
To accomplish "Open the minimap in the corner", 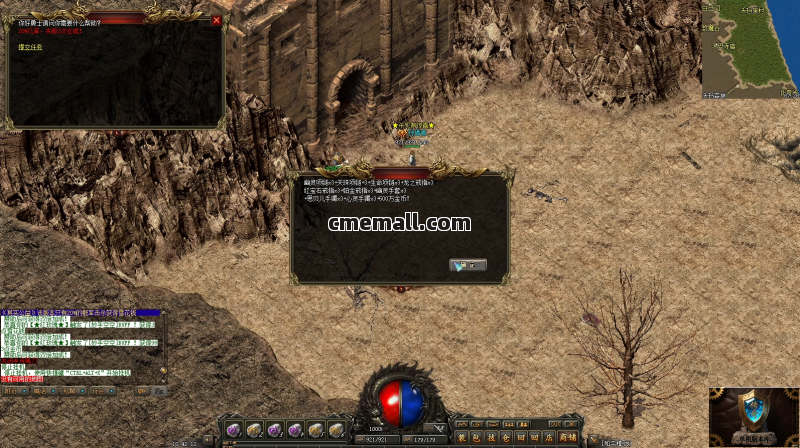I will pos(750,50).
